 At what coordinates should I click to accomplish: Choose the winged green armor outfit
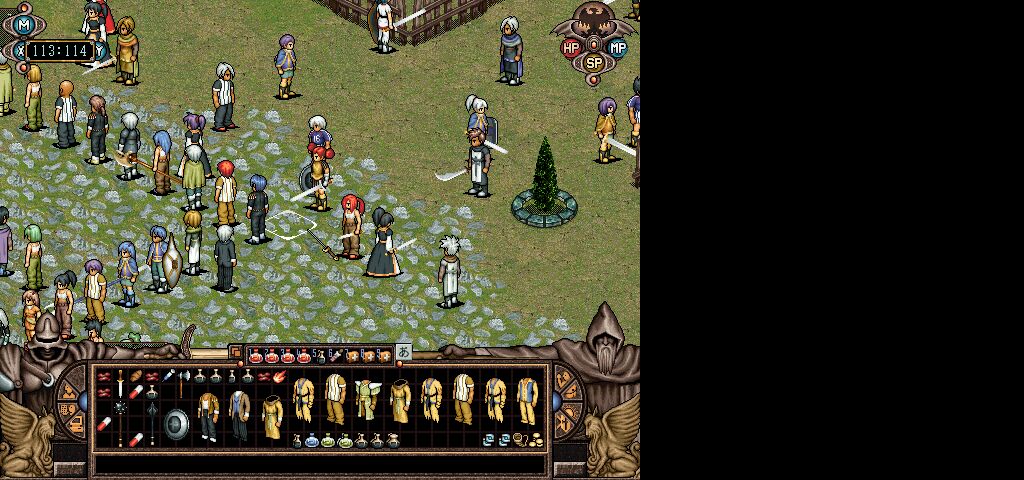[368, 398]
